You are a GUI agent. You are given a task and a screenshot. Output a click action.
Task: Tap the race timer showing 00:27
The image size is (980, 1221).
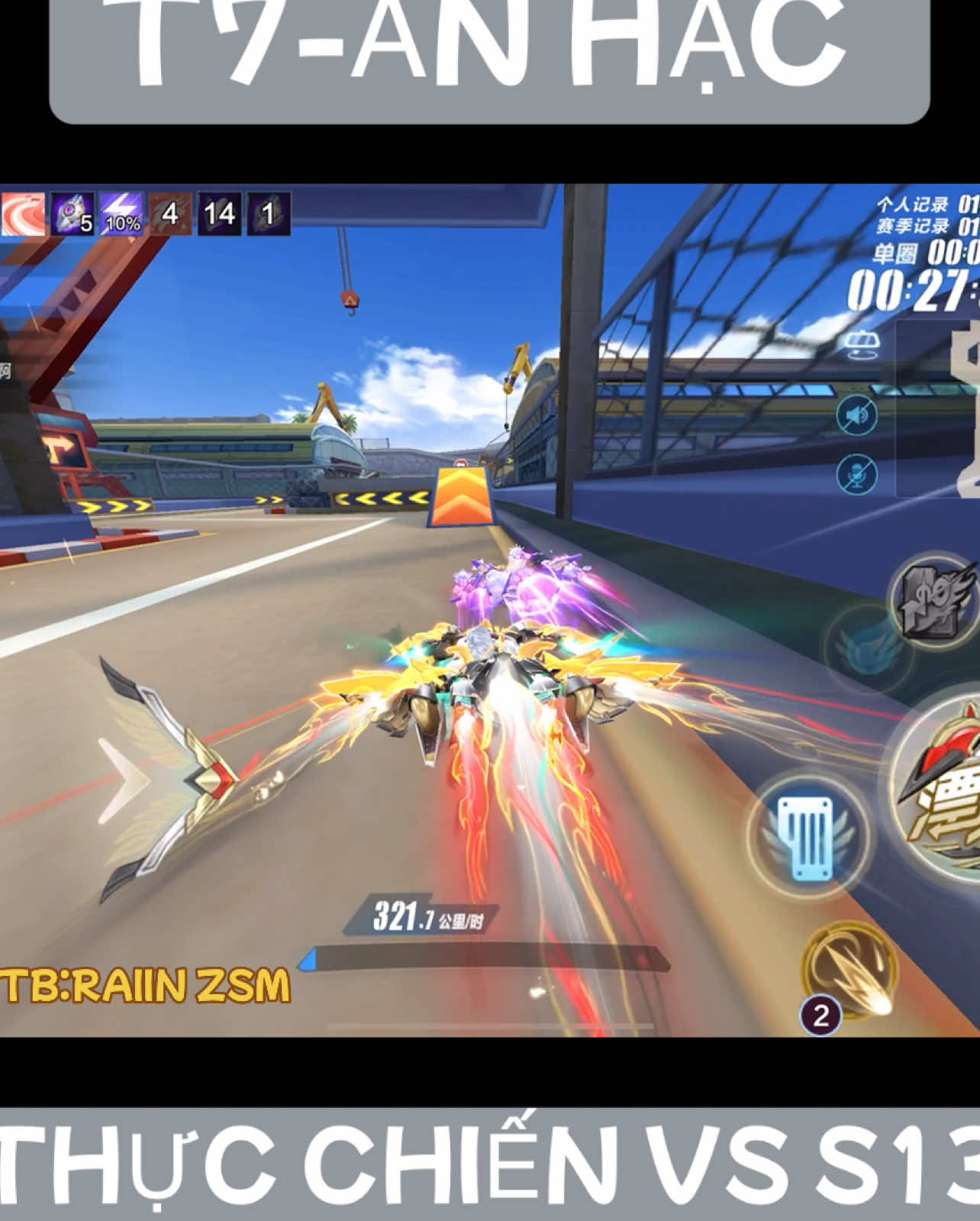point(908,290)
